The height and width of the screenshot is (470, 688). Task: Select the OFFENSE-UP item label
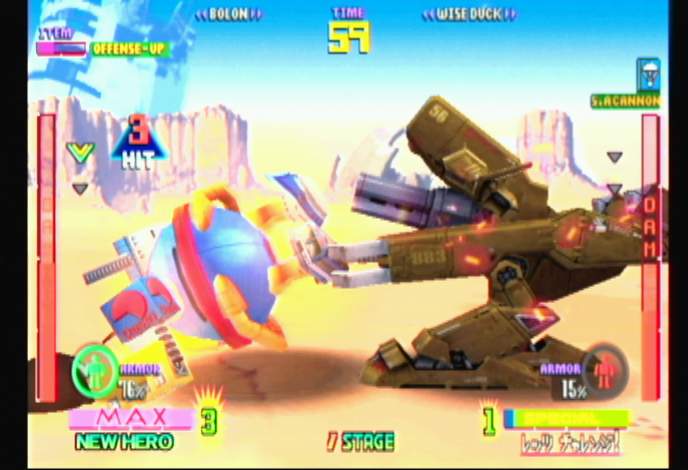pos(129,48)
